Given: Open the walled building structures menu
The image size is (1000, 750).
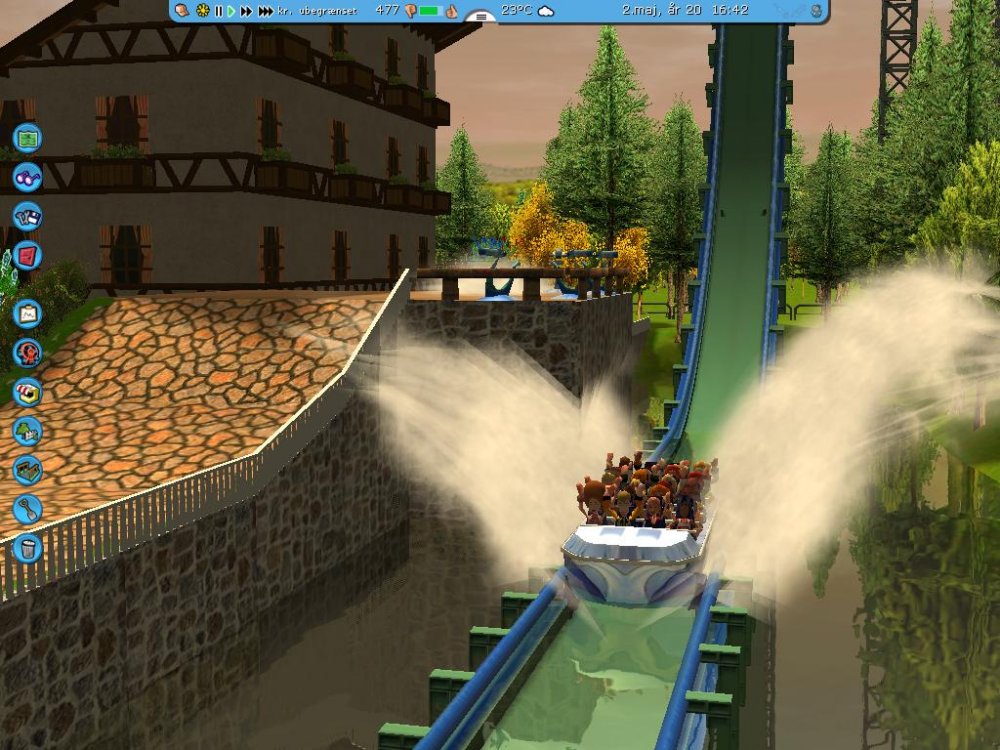Looking at the screenshot, I should point(27,470).
